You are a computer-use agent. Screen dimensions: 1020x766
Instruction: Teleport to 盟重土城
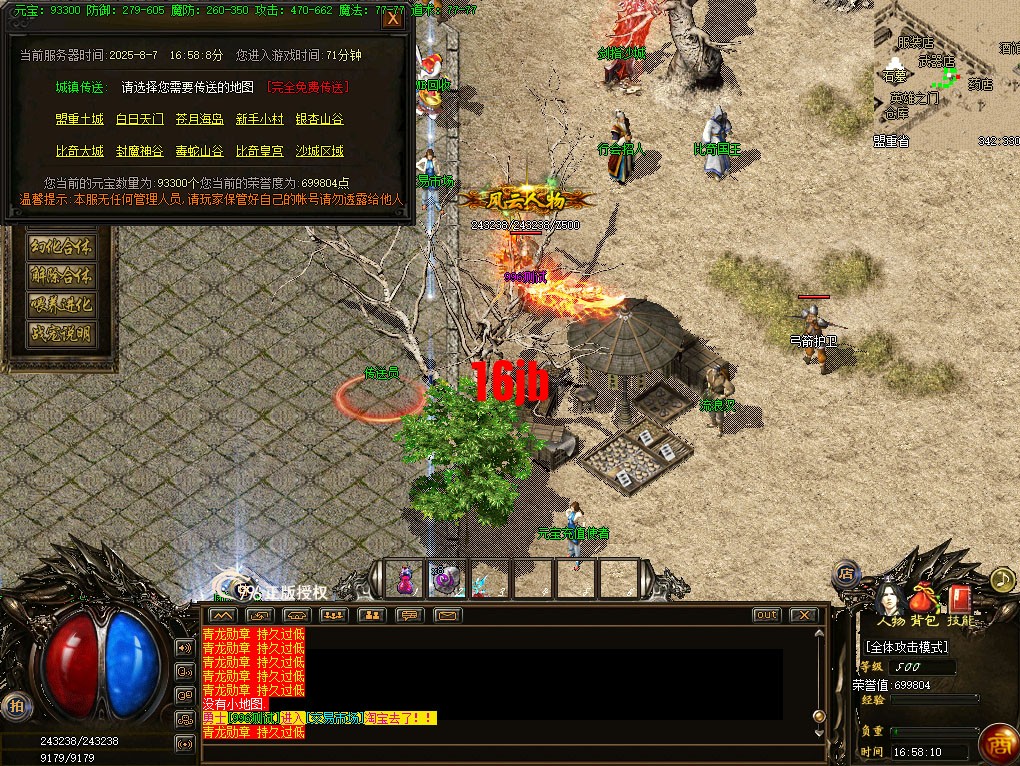pyautogui.click(x=79, y=120)
